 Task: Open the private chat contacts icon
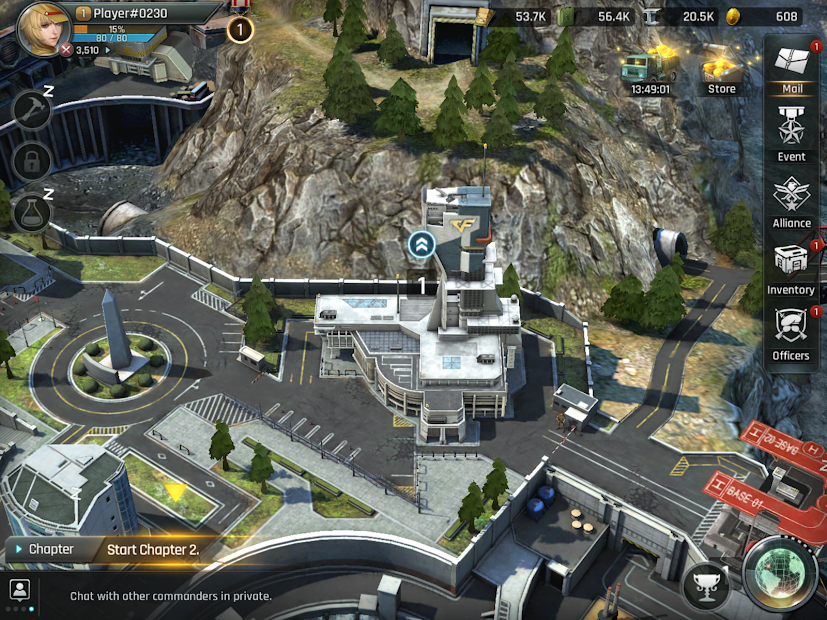tap(18, 589)
